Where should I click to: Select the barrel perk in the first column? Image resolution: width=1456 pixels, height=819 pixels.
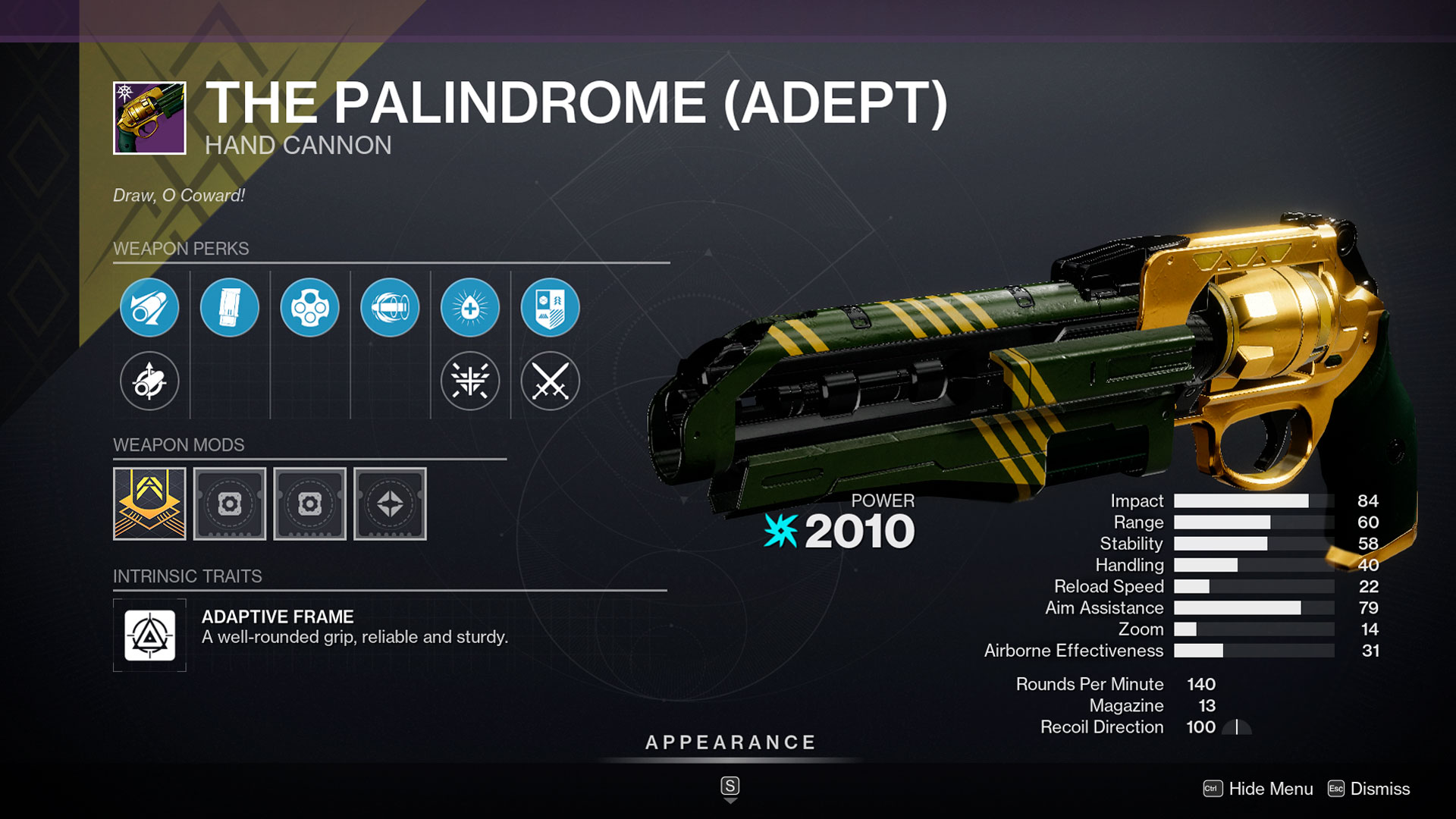pyautogui.click(x=149, y=308)
